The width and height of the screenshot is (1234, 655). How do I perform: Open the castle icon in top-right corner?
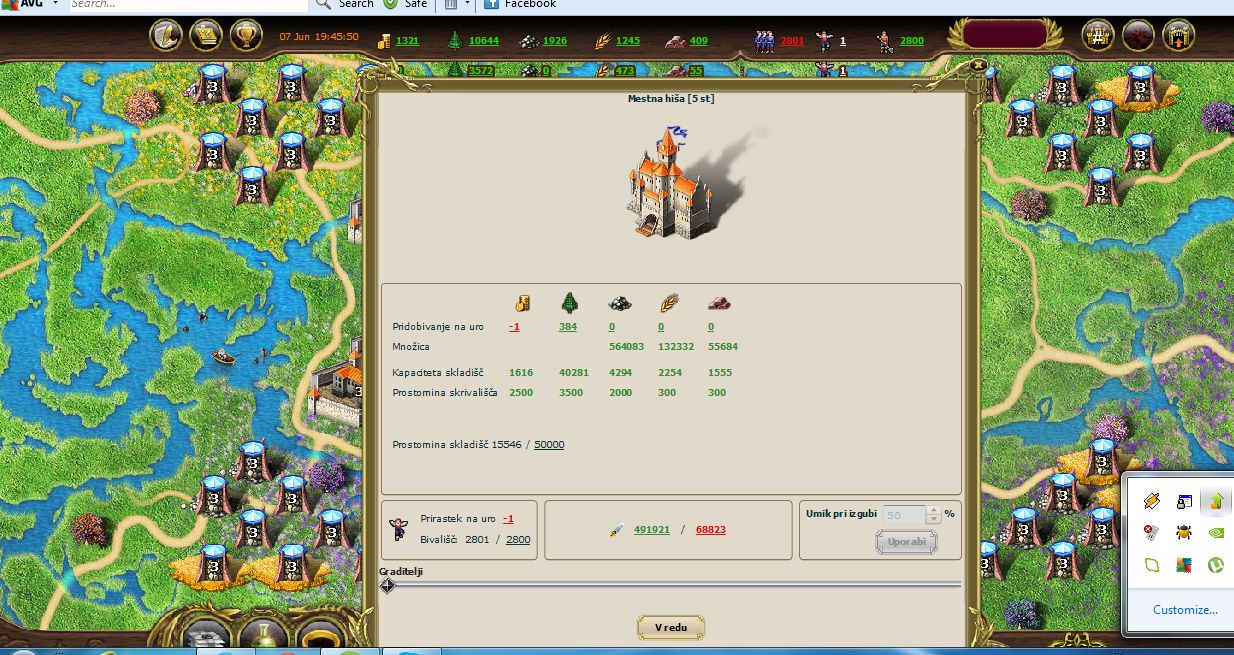(x=1179, y=36)
